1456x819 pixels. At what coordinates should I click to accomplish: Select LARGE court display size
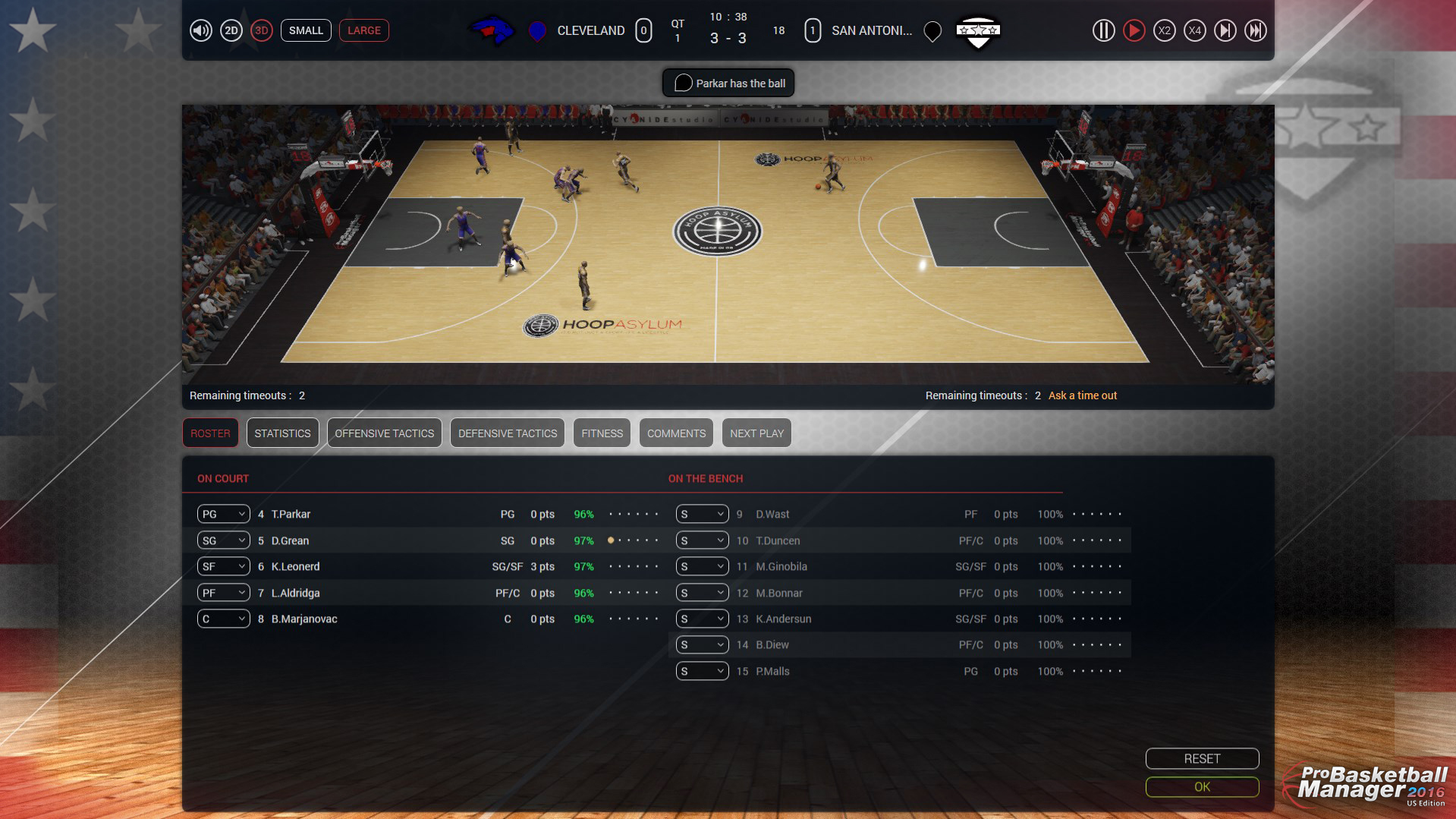pos(363,30)
